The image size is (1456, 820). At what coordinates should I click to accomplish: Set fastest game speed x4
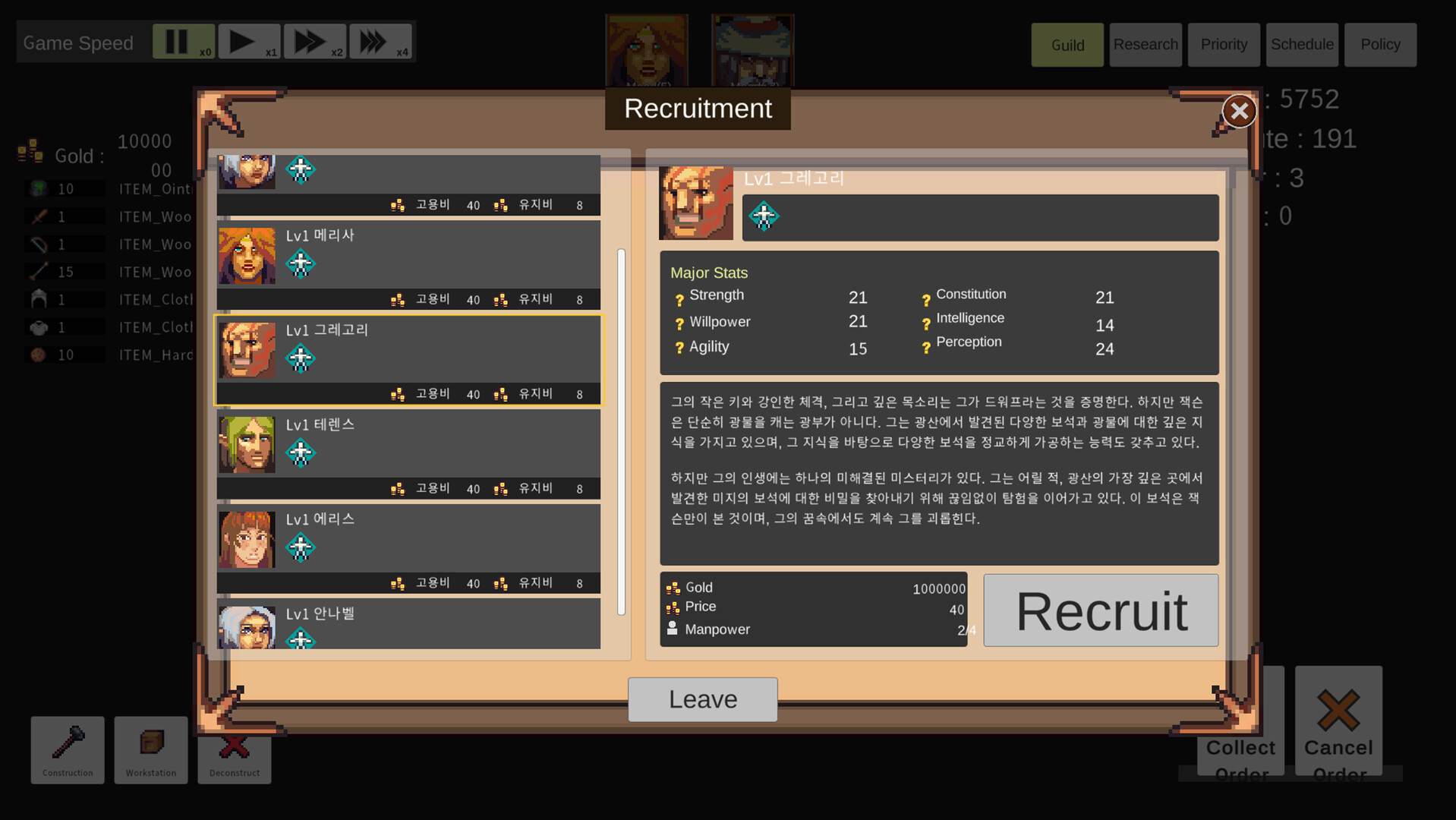[380, 41]
